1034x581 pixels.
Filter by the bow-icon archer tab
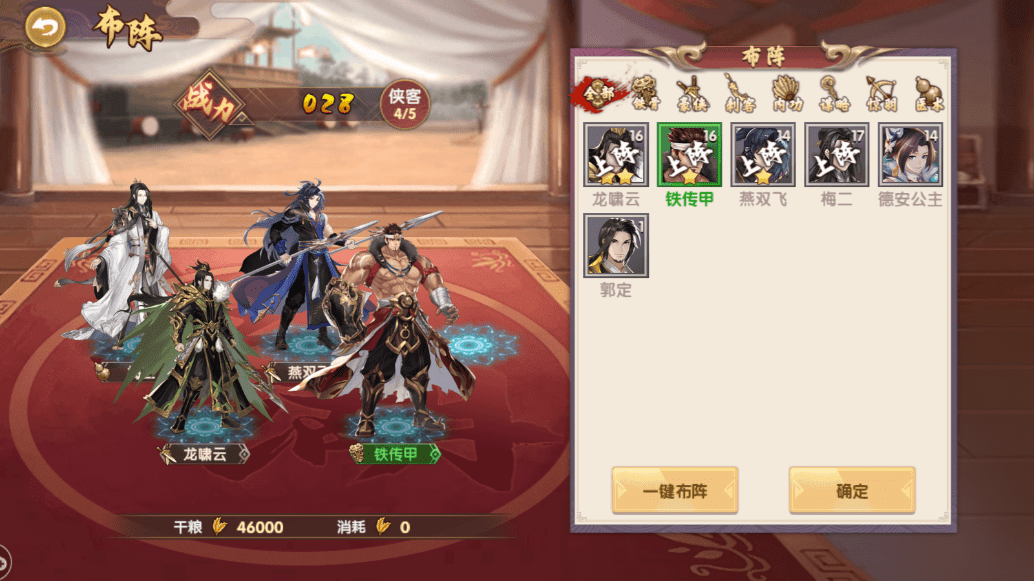pos(880,93)
